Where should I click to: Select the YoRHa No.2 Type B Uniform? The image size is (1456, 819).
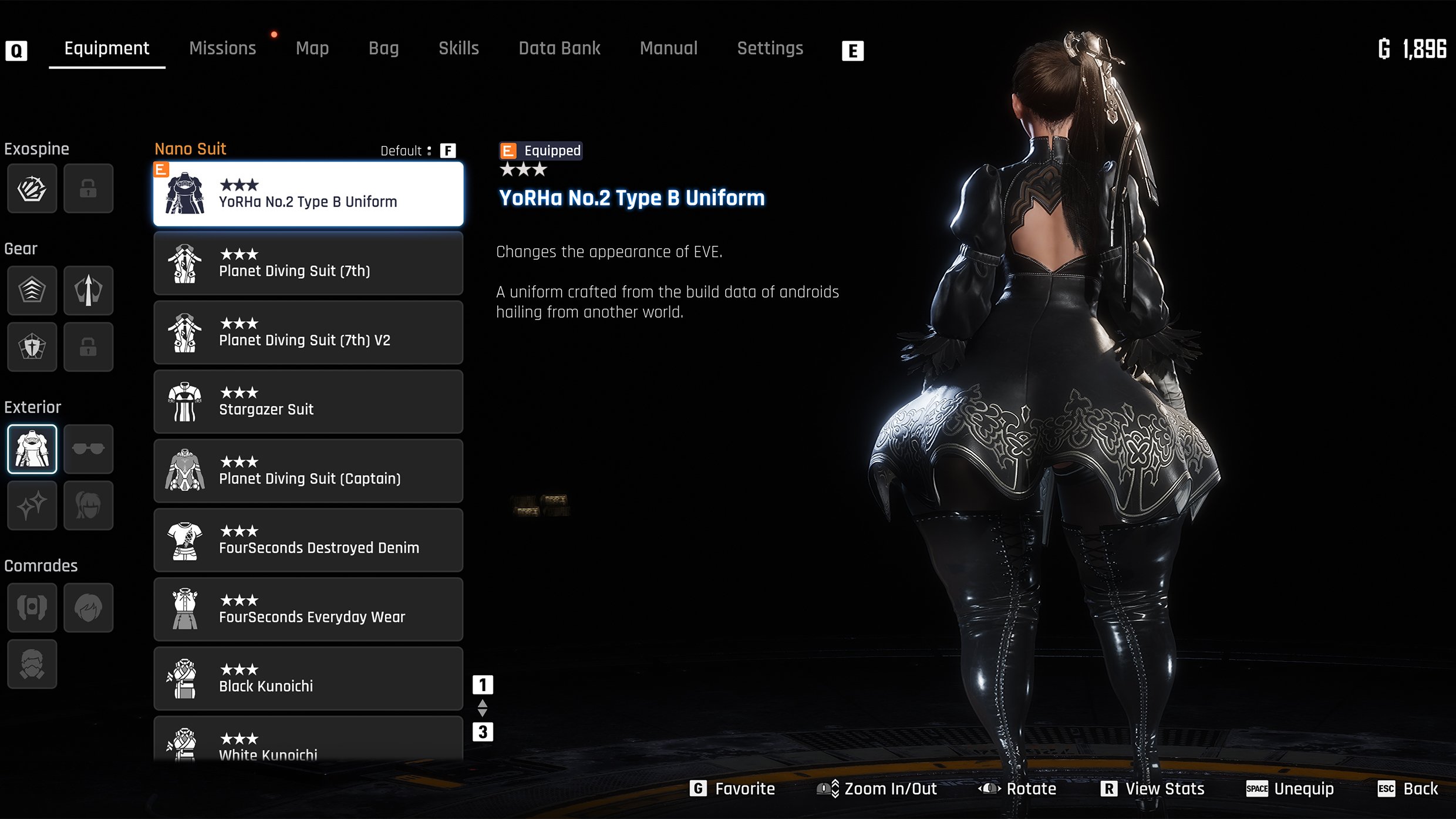(308, 194)
